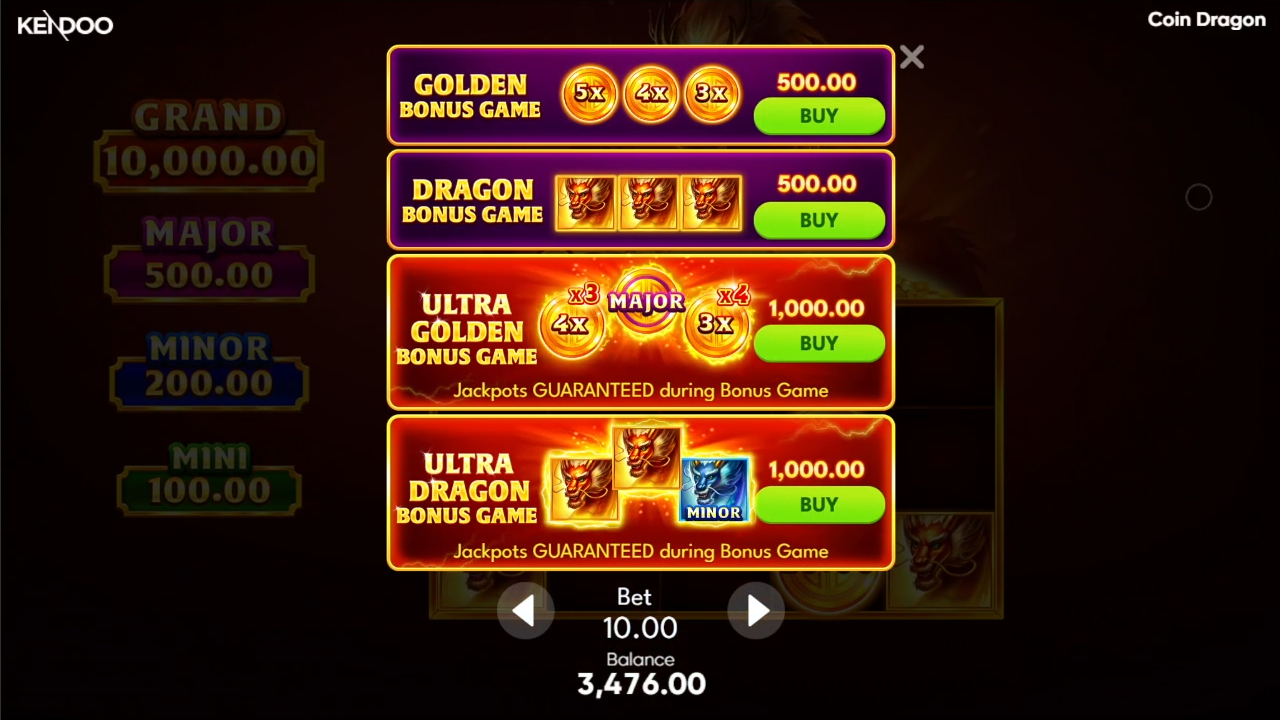Click the MAJOR jackpot coin in Ultra Golden row
This screenshot has height=720, width=1280.
tap(646, 301)
